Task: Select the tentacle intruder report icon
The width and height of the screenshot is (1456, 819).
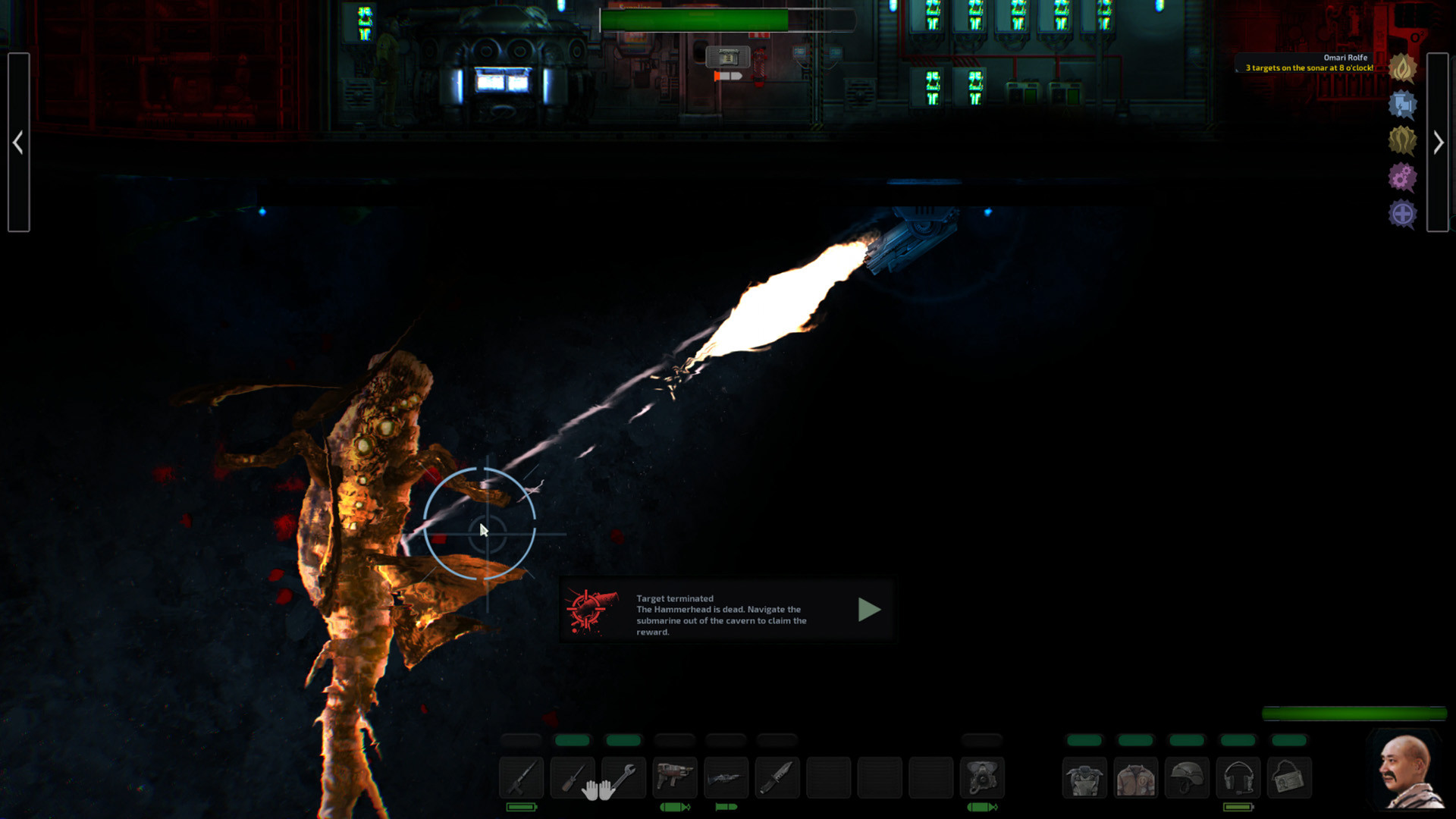Action: (1402, 140)
